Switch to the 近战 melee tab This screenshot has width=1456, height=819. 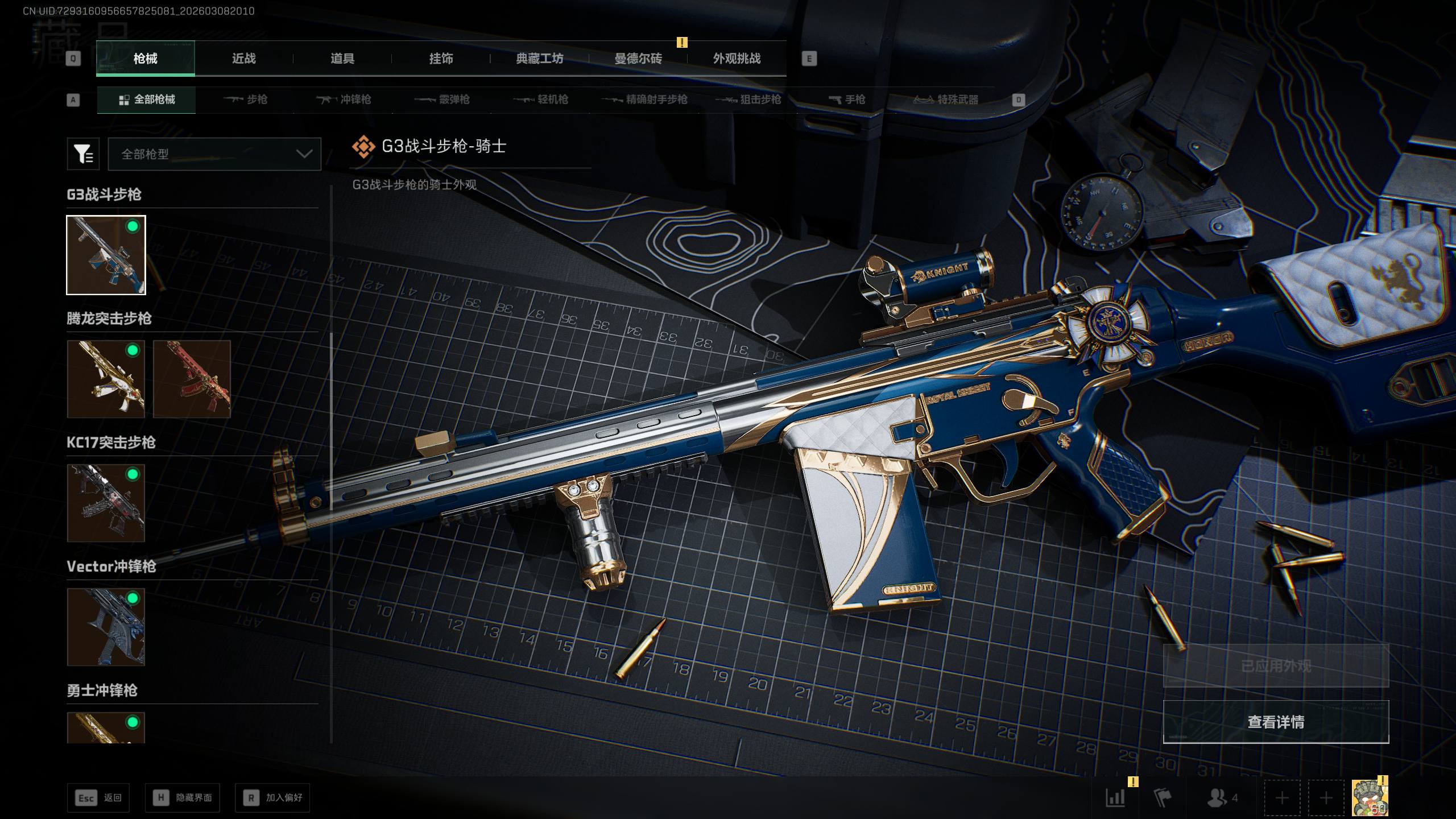(243, 59)
